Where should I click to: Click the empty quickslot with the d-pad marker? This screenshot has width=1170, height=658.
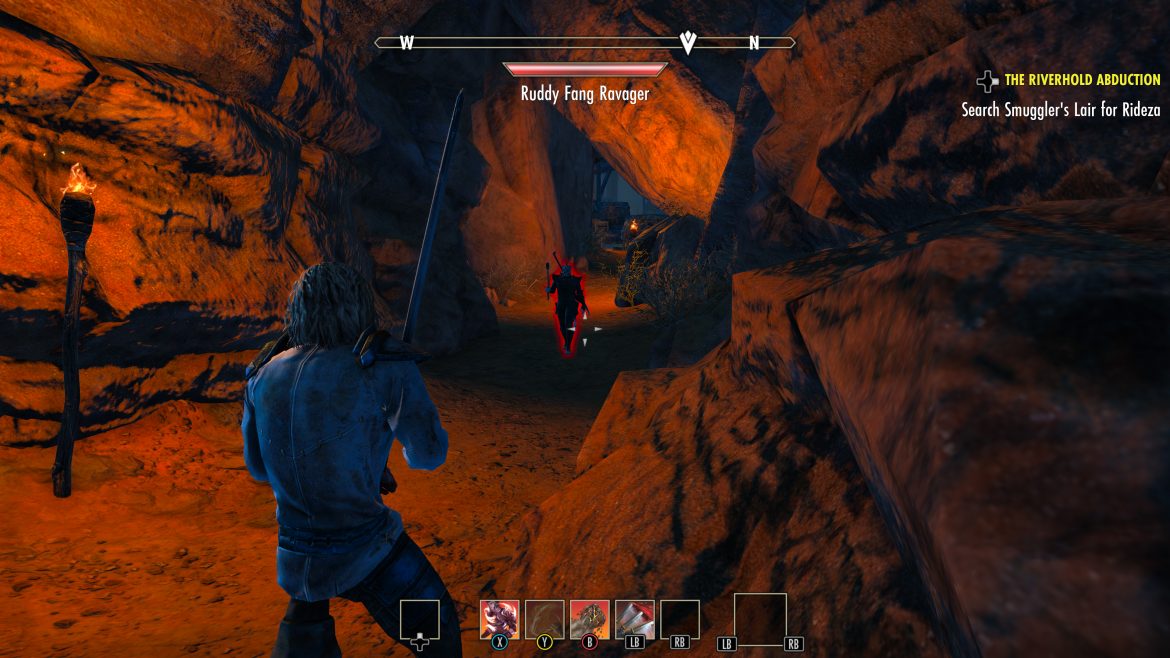(420, 620)
